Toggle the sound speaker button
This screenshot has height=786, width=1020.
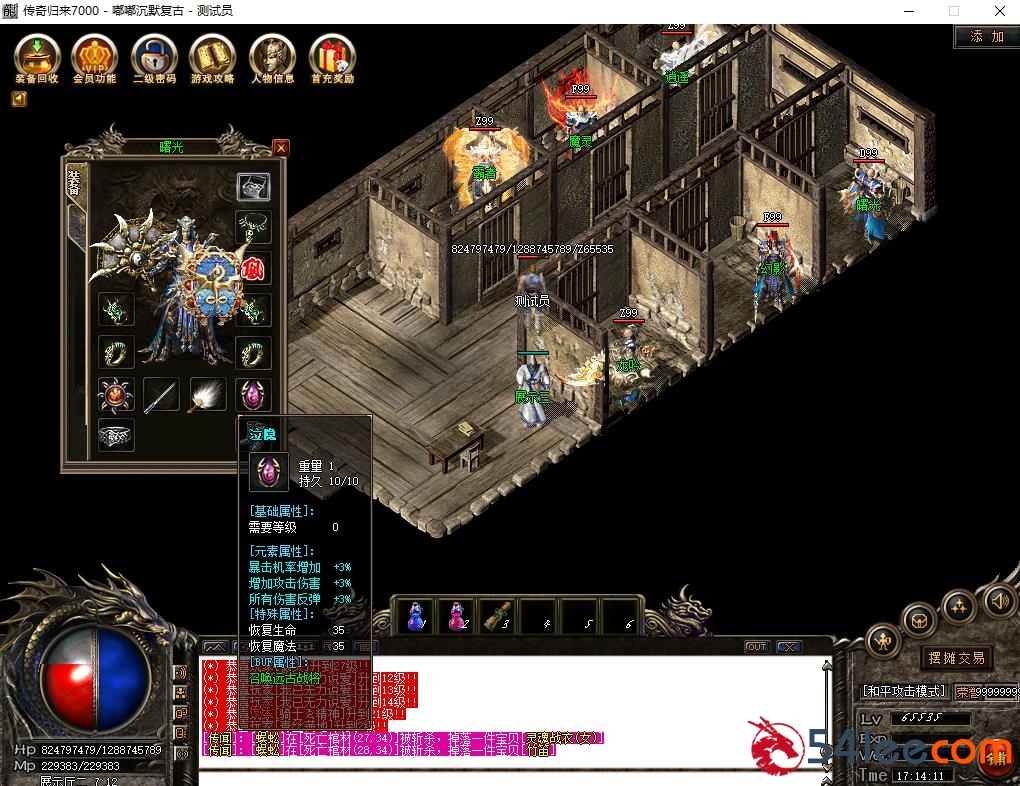click(x=997, y=601)
